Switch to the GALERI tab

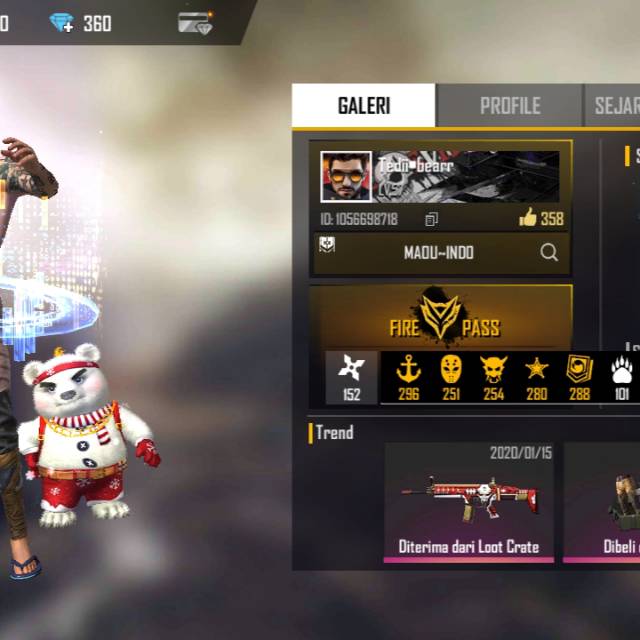363,106
